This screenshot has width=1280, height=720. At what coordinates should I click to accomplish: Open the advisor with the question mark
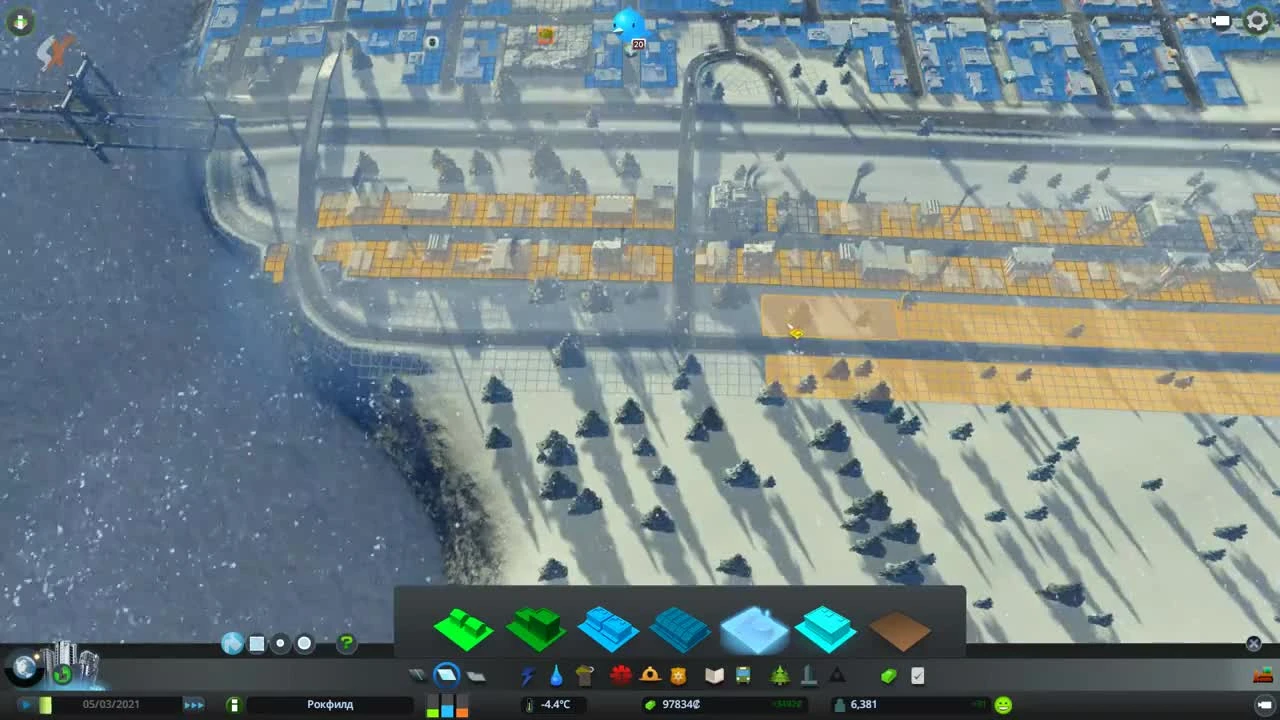[x=345, y=644]
